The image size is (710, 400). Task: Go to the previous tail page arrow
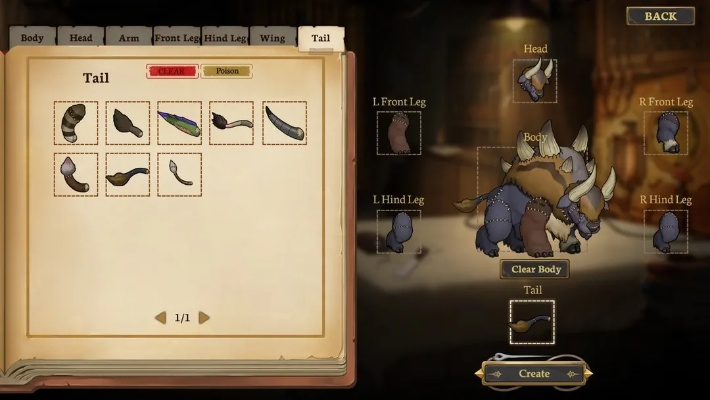coord(160,318)
